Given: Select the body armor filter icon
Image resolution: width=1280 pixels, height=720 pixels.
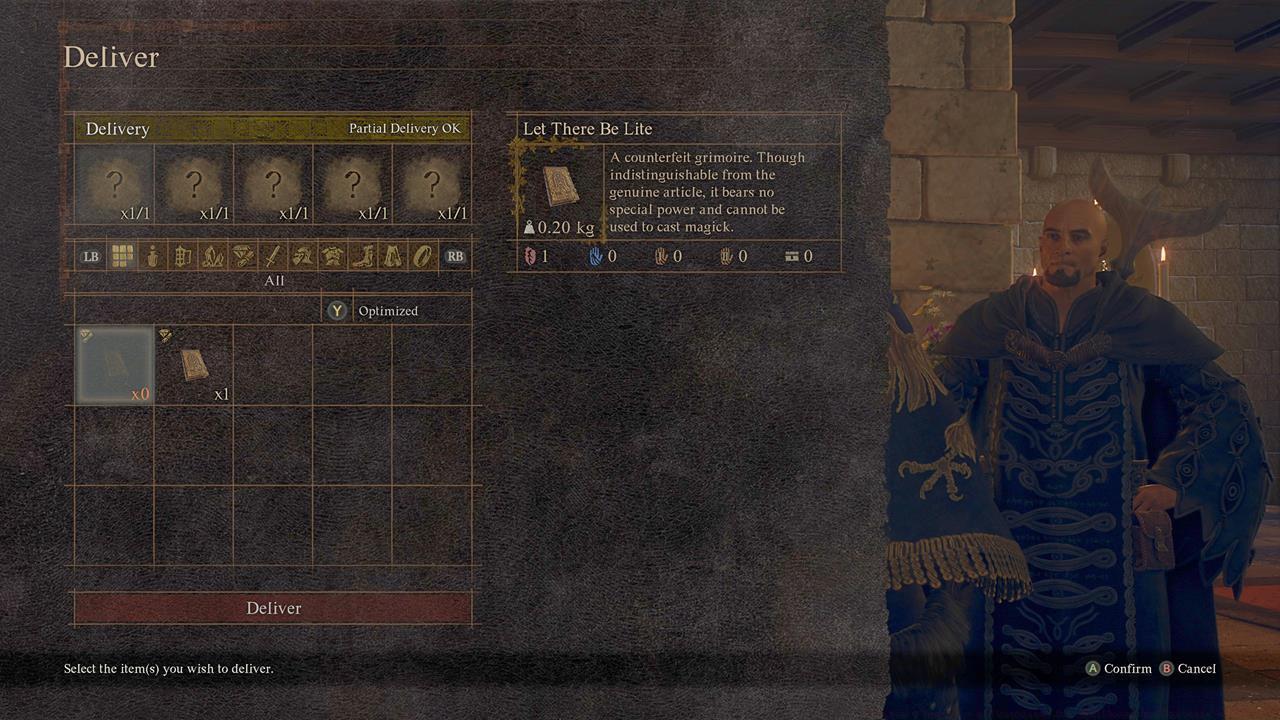Looking at the screenshot, I should [333, 257].
